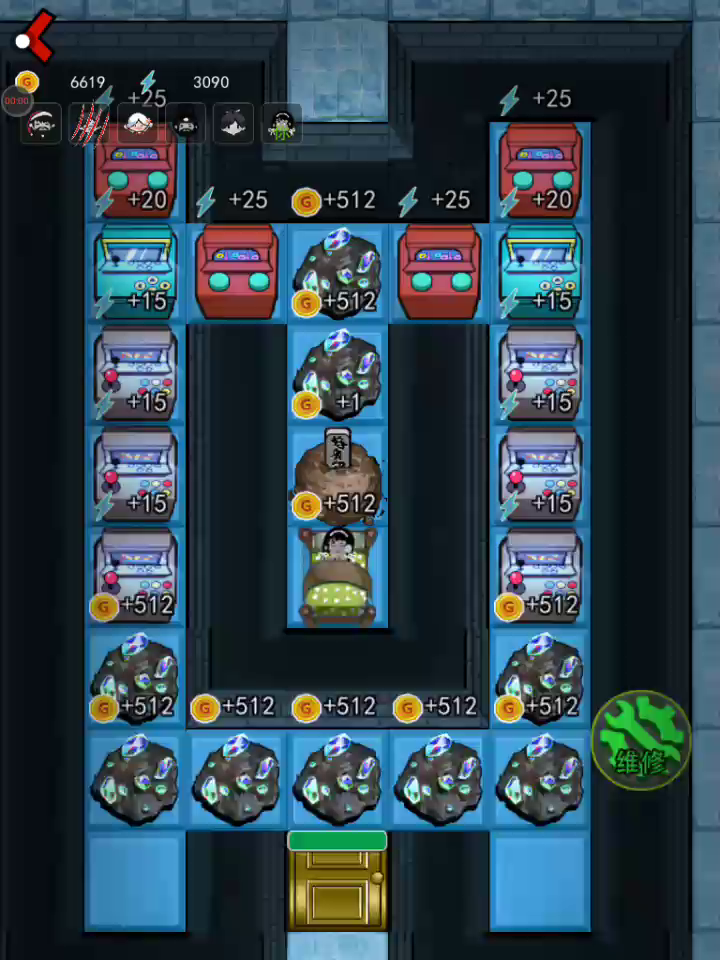The width and height of the screenshot is (720, 960).
Task: Tap the red back arrow
Action: pos(36,36)
